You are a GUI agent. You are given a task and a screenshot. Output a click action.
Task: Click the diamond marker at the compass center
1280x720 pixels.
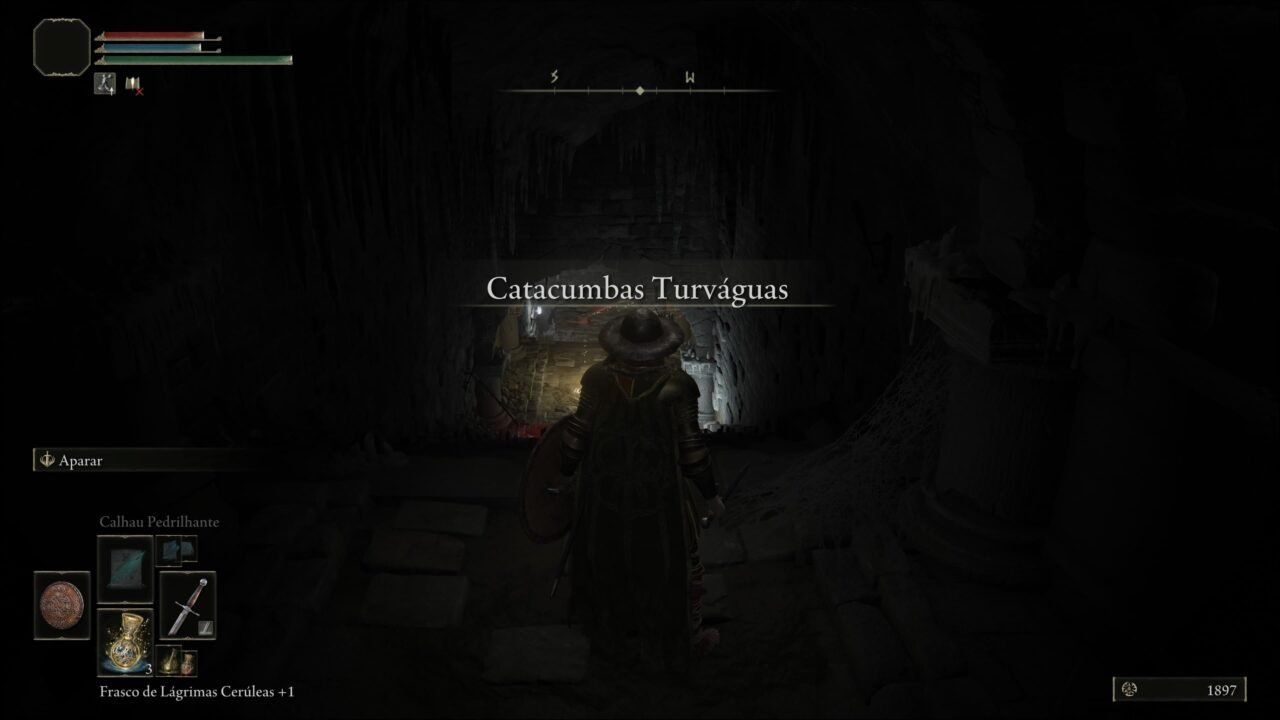640,88
